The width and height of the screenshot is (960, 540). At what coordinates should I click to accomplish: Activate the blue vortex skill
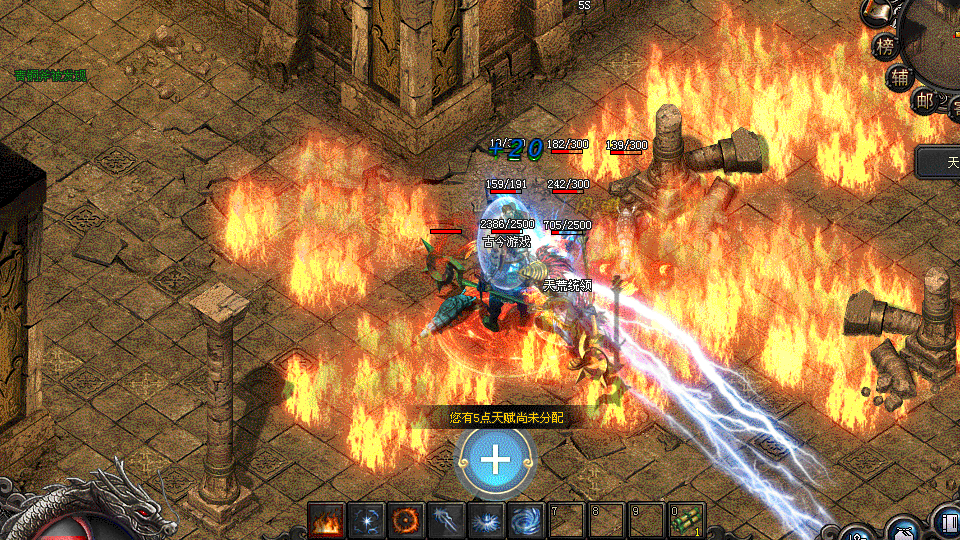click(x=525, y=521)
